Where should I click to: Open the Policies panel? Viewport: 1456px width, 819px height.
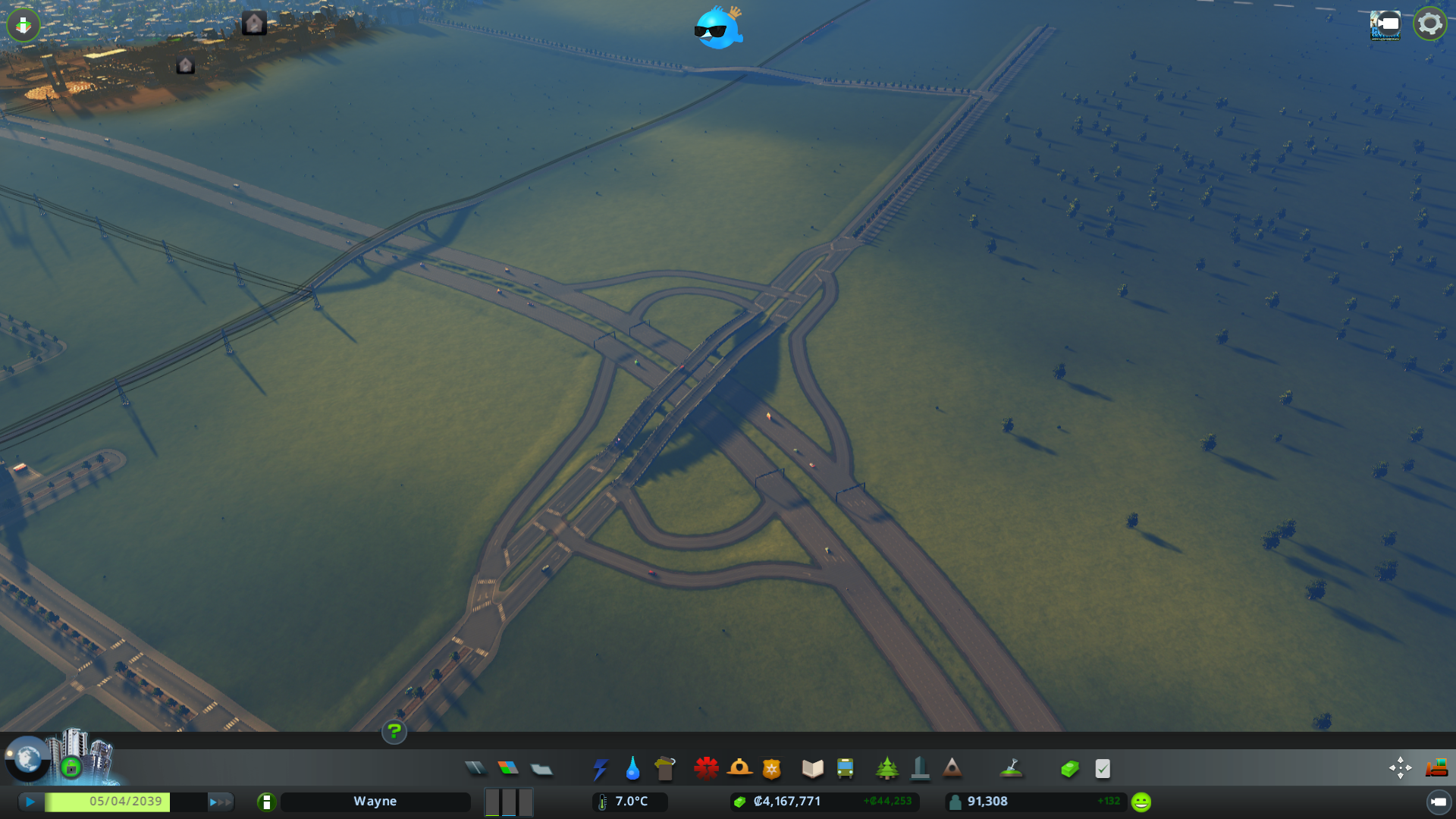click(1102, 768)
